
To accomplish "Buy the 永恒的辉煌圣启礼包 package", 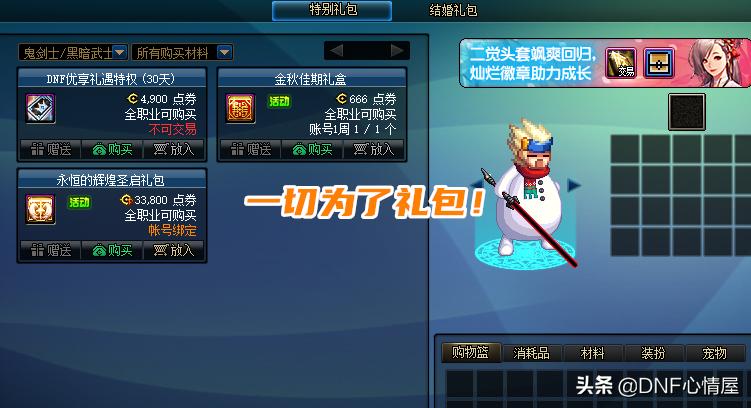I will [112, 250].
